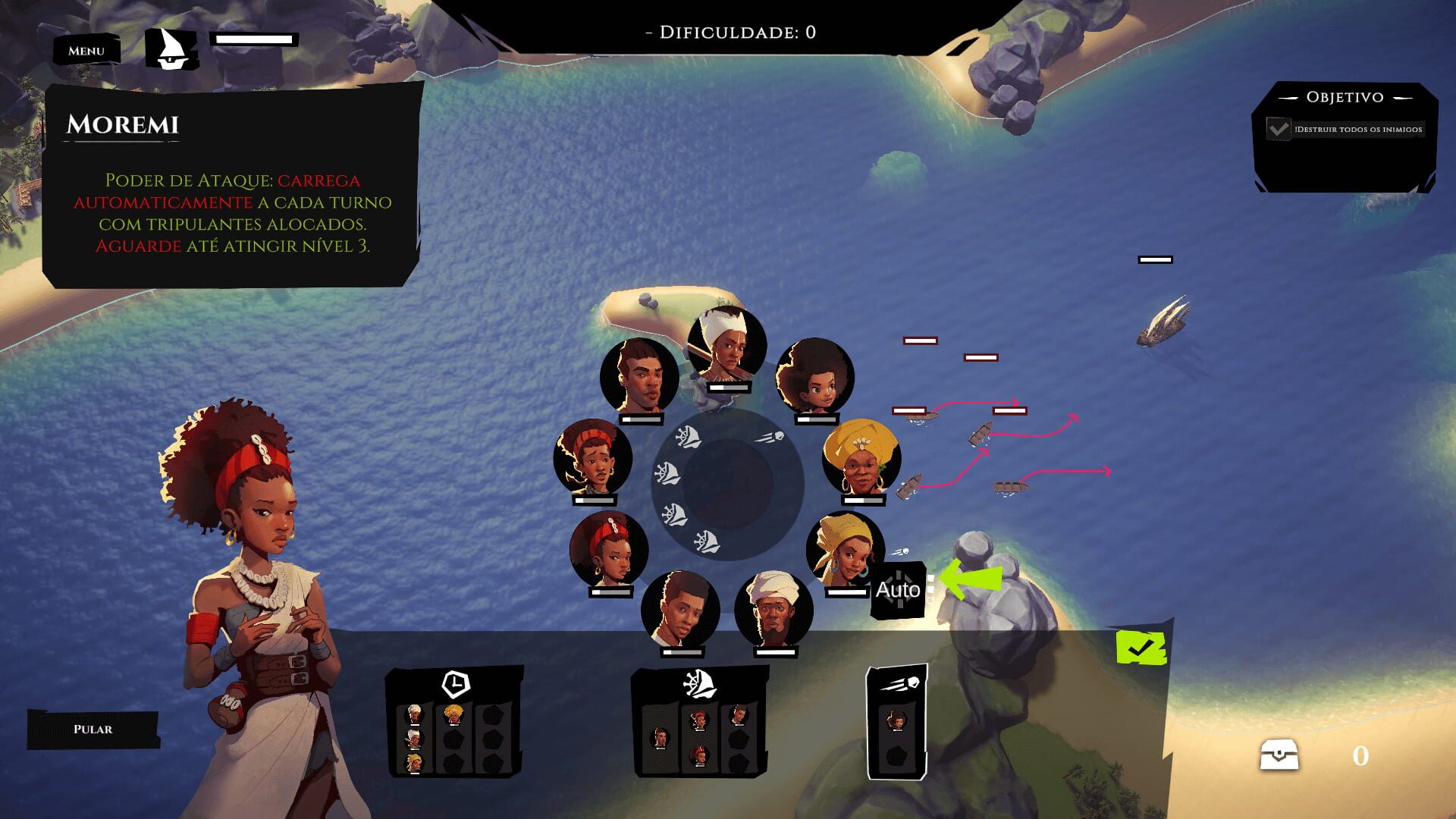
Task: Open the empty third slot column in the clock panel
Action: point(493,739)
